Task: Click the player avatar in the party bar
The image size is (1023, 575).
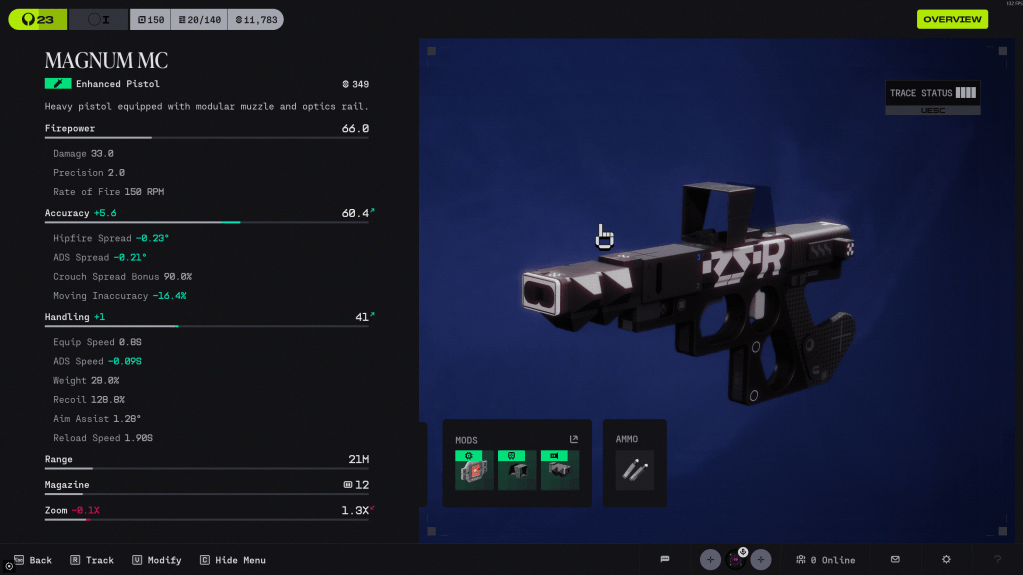Action: click(736, 559)
